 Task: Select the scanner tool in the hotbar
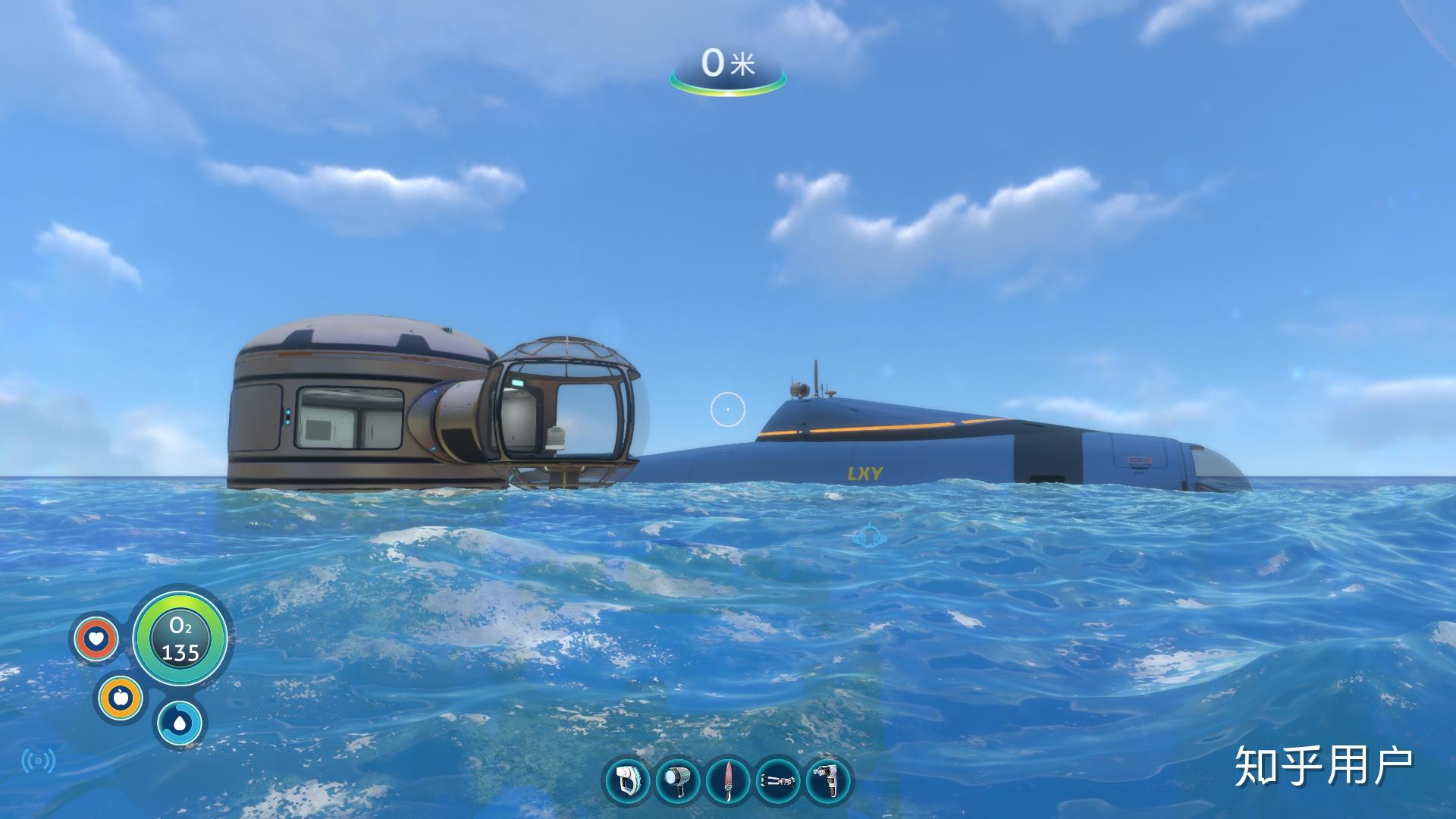click(x=628, y=780)
